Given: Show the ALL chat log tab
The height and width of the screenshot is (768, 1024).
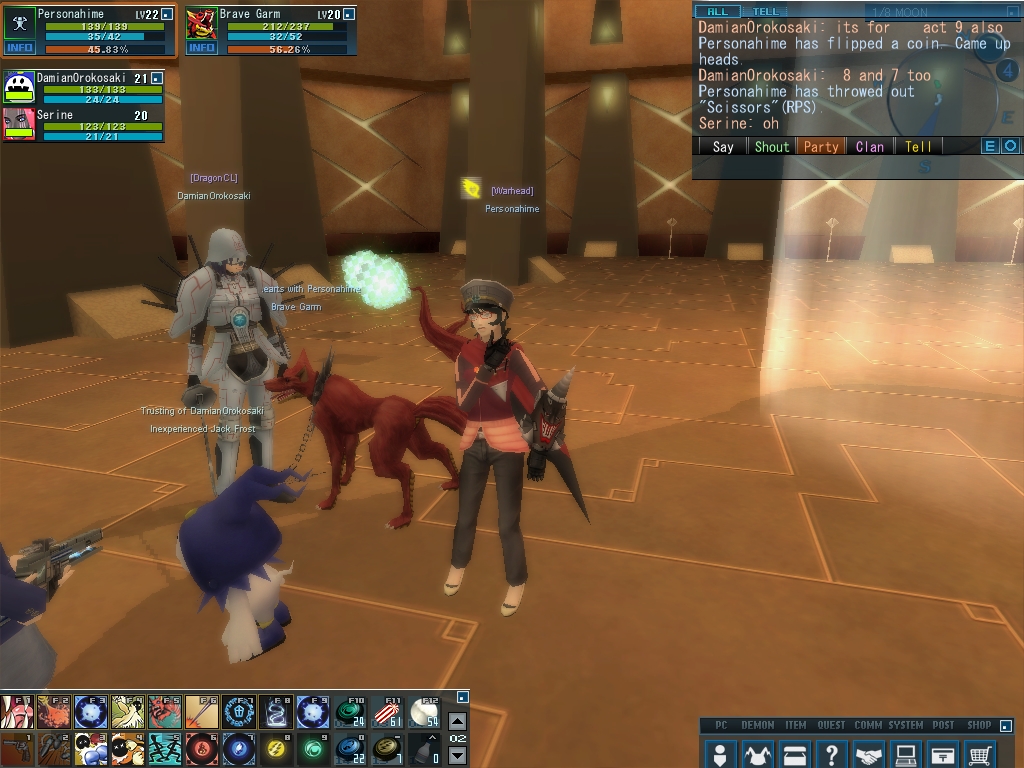Looking at the screenshot, I should click(717, 12).
